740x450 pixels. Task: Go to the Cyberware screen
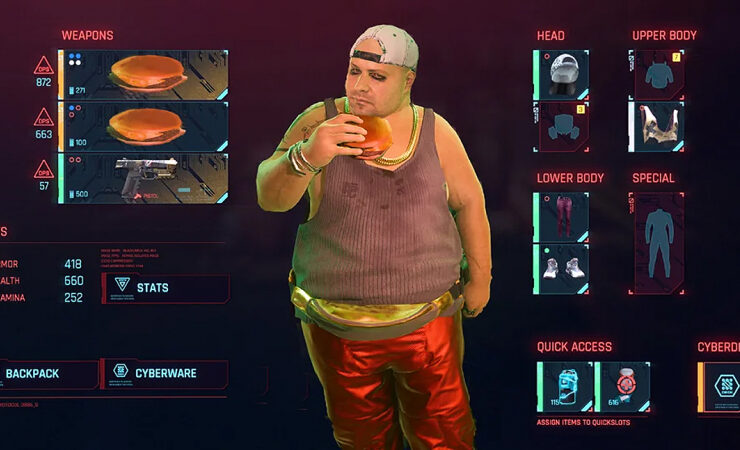pyautogui.click(x=164, y=374)
